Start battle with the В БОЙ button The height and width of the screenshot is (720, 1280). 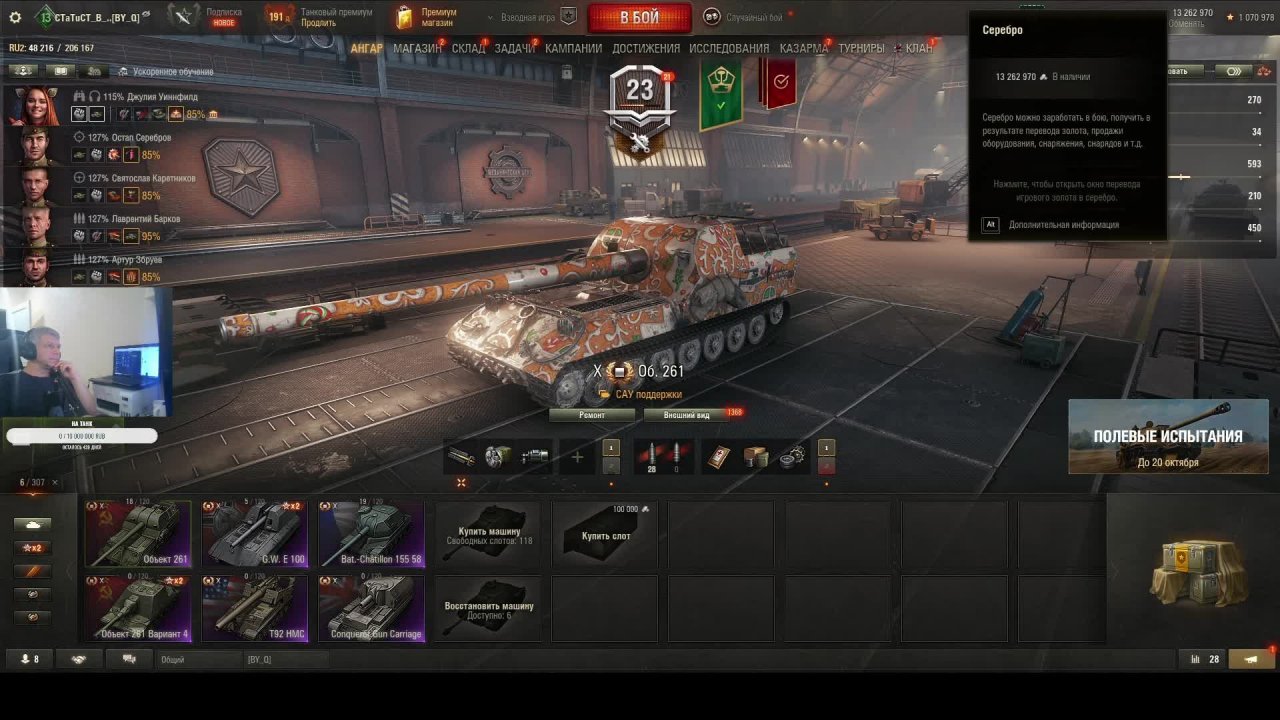point(639,18)
